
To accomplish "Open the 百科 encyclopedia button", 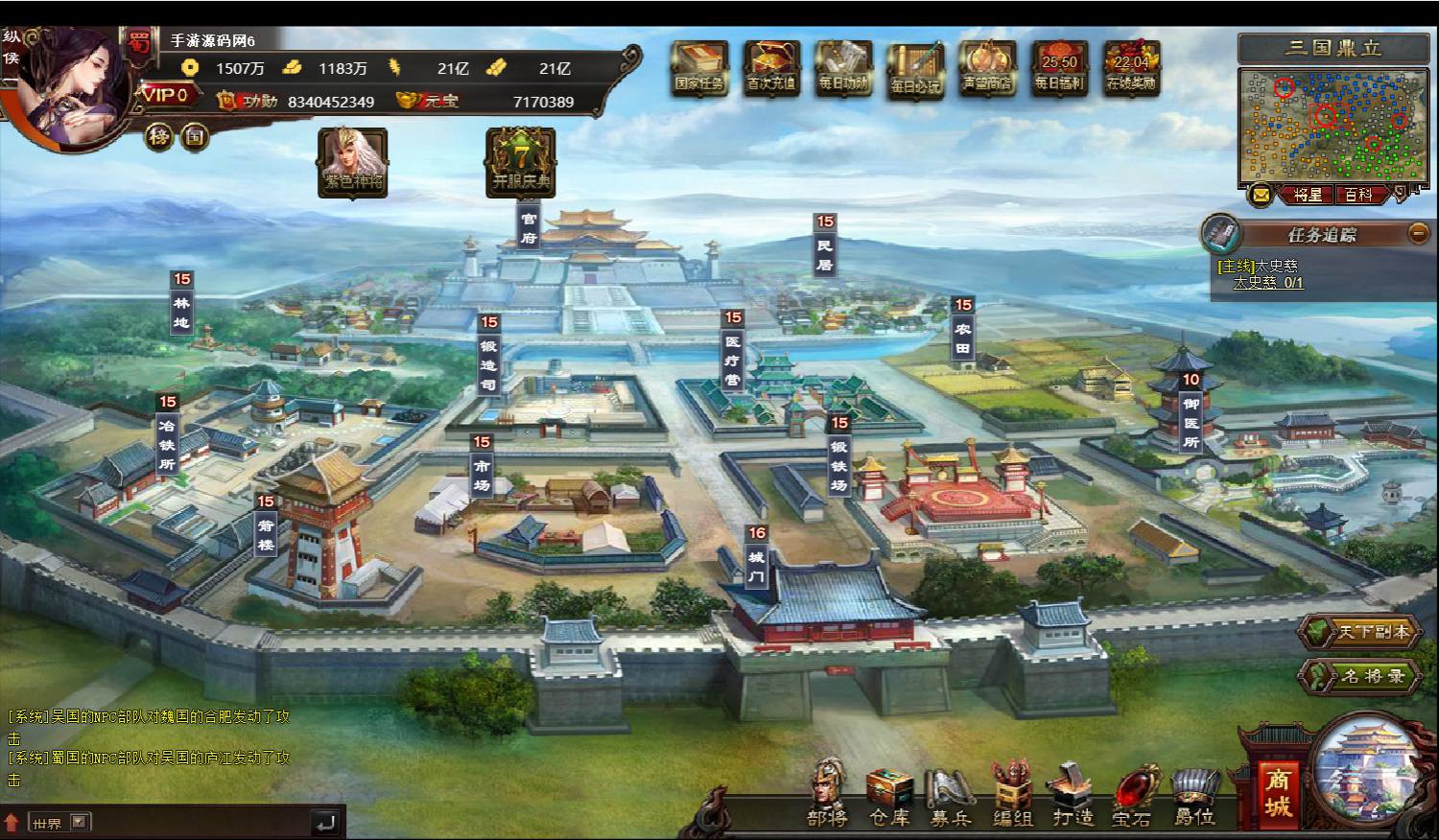I will click(x=1358, y=195).
